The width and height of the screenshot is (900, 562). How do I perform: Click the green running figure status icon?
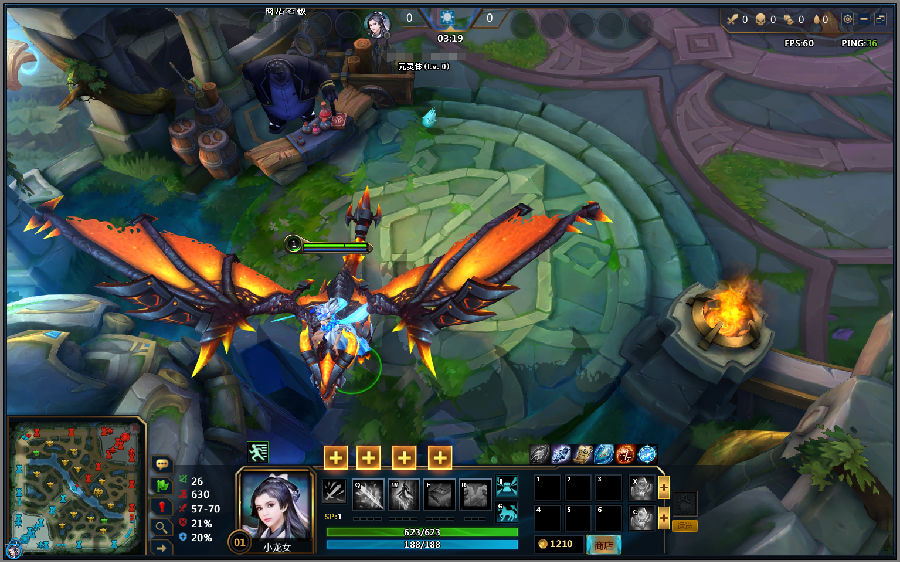click(257, 452)
